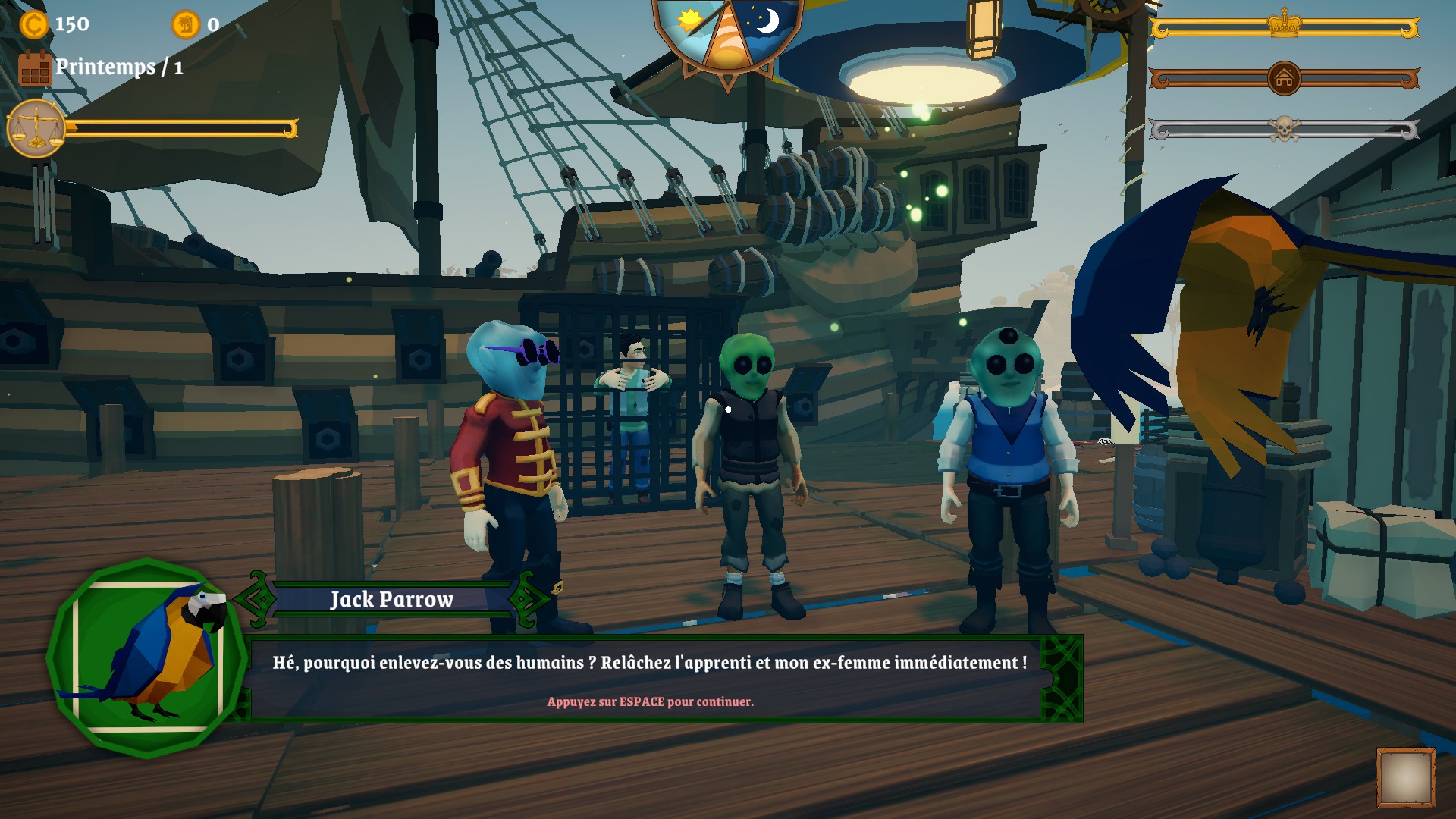
Task: Click the balance scales icon
Action: tap(36, 129)
